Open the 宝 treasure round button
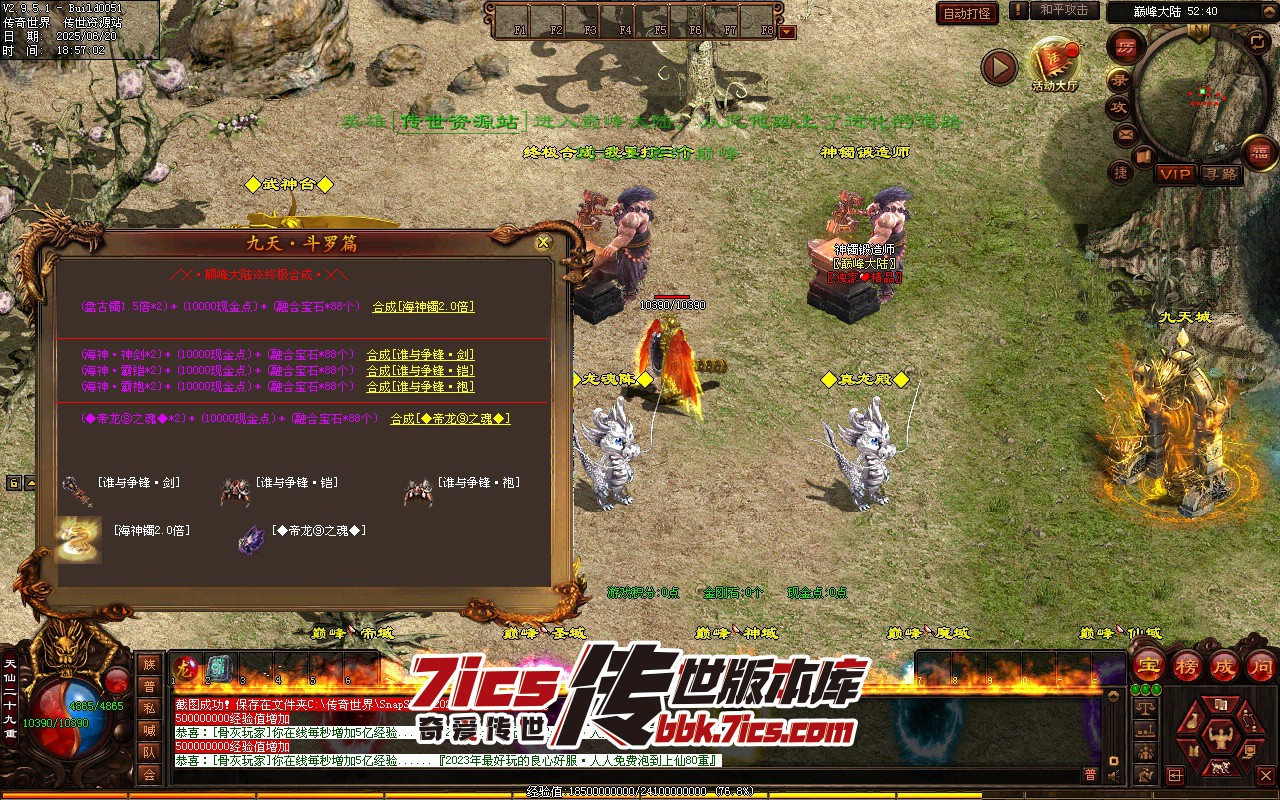Viewport: 1280px width, 800px height. (1149, 666)
